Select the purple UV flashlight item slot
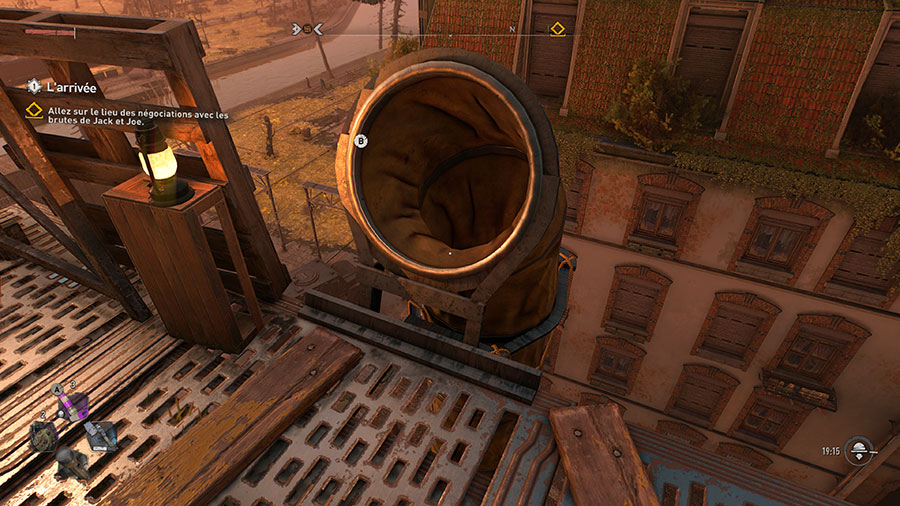The width and height of the screenshot is (900, 506). (x=73, y=405)
